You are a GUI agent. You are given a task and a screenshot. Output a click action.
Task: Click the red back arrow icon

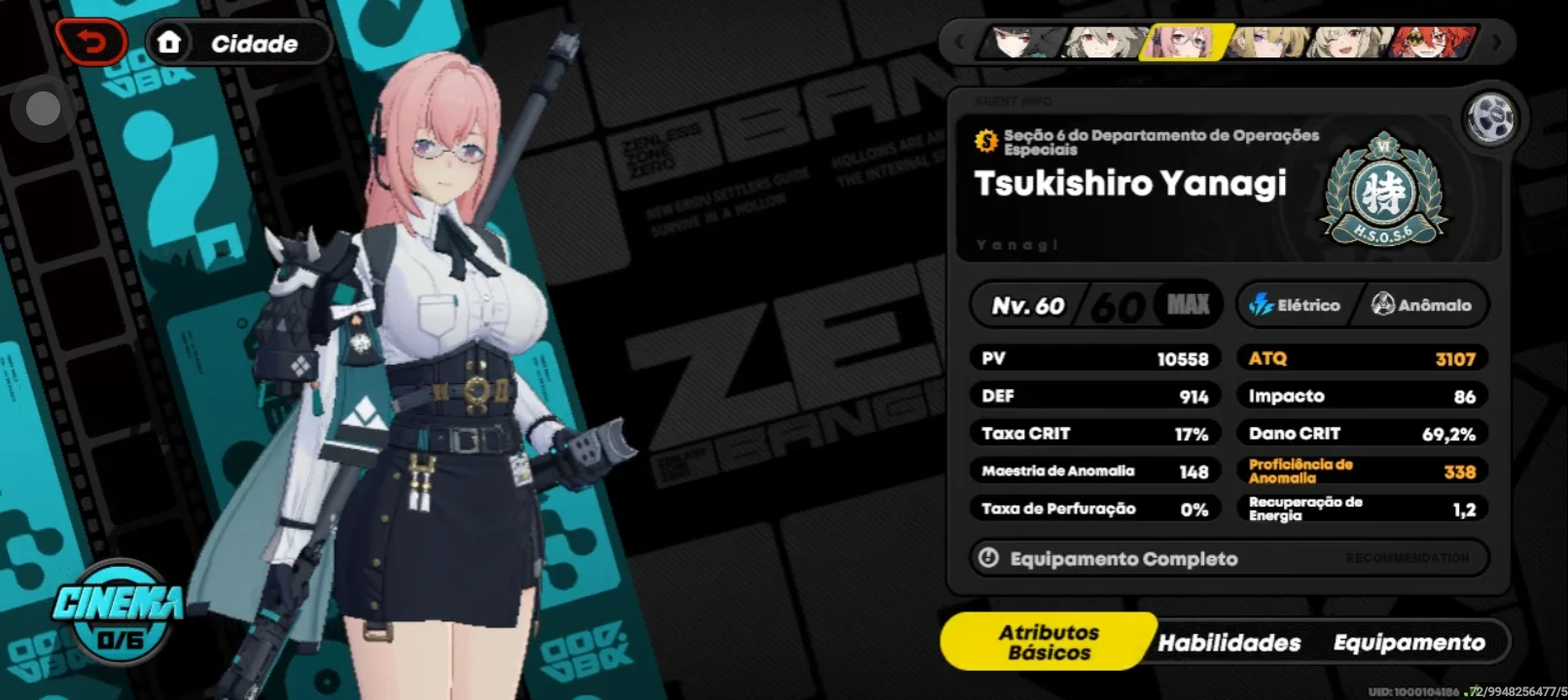click(x=93, y=42)
